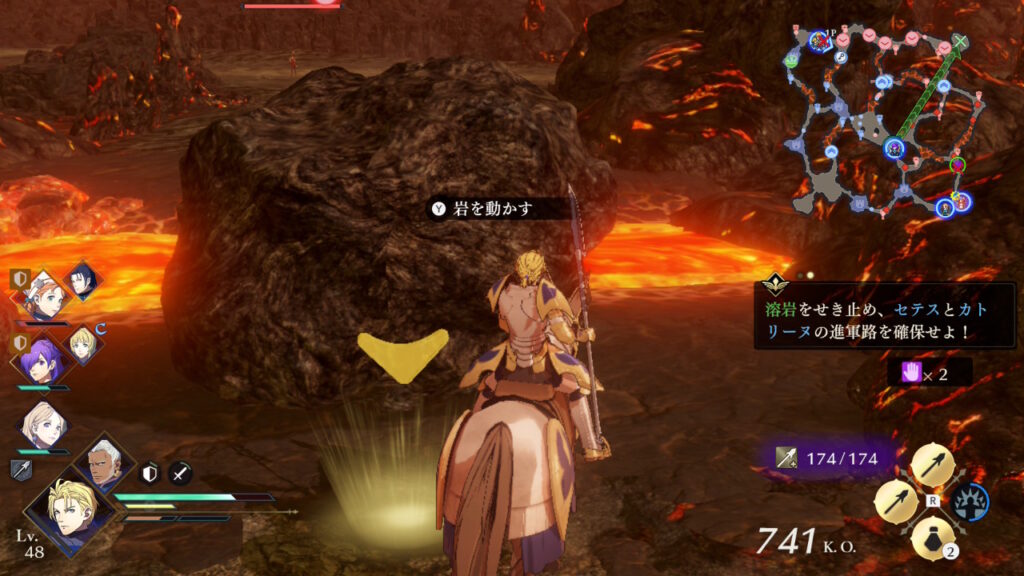The height and width of the screenshot is (576, 1024).
Task: Trigger the blue glowing-figure ability icon
Action: pos(969,501)
